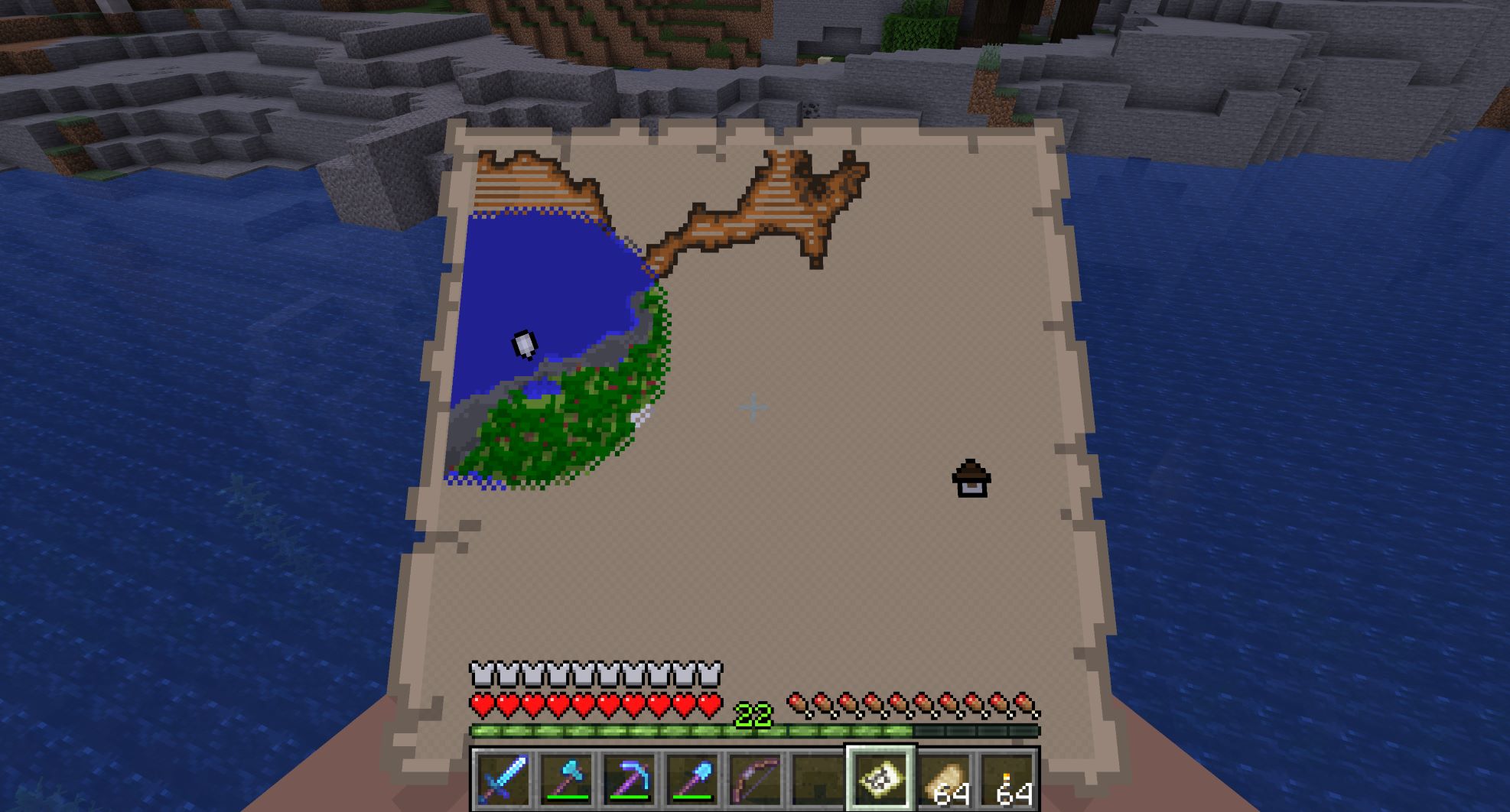Screen dimensions: 1510x812
Task: Click the house-shaped destination marker on the map
Action: tap(971, 479)
